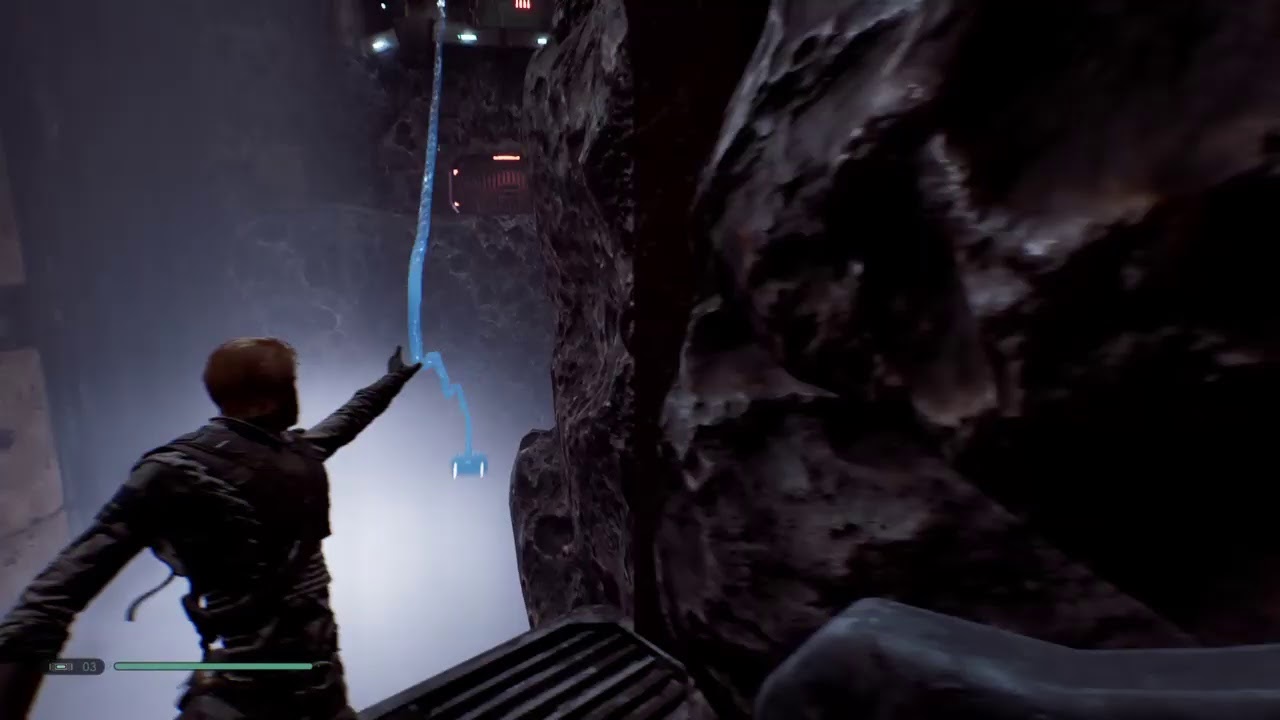Select the stim canister icon
The image size is (1280, 720).
pyautogui.click(x=62, y=666)
